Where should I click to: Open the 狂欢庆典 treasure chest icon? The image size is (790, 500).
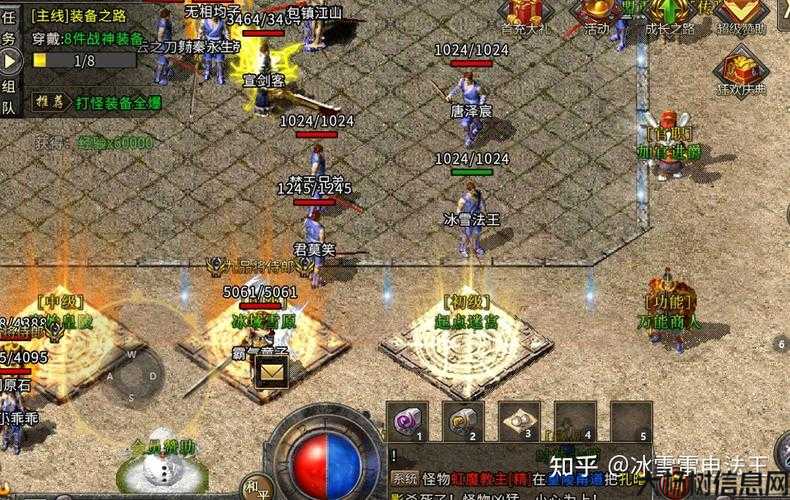click(x=742, y=68)
